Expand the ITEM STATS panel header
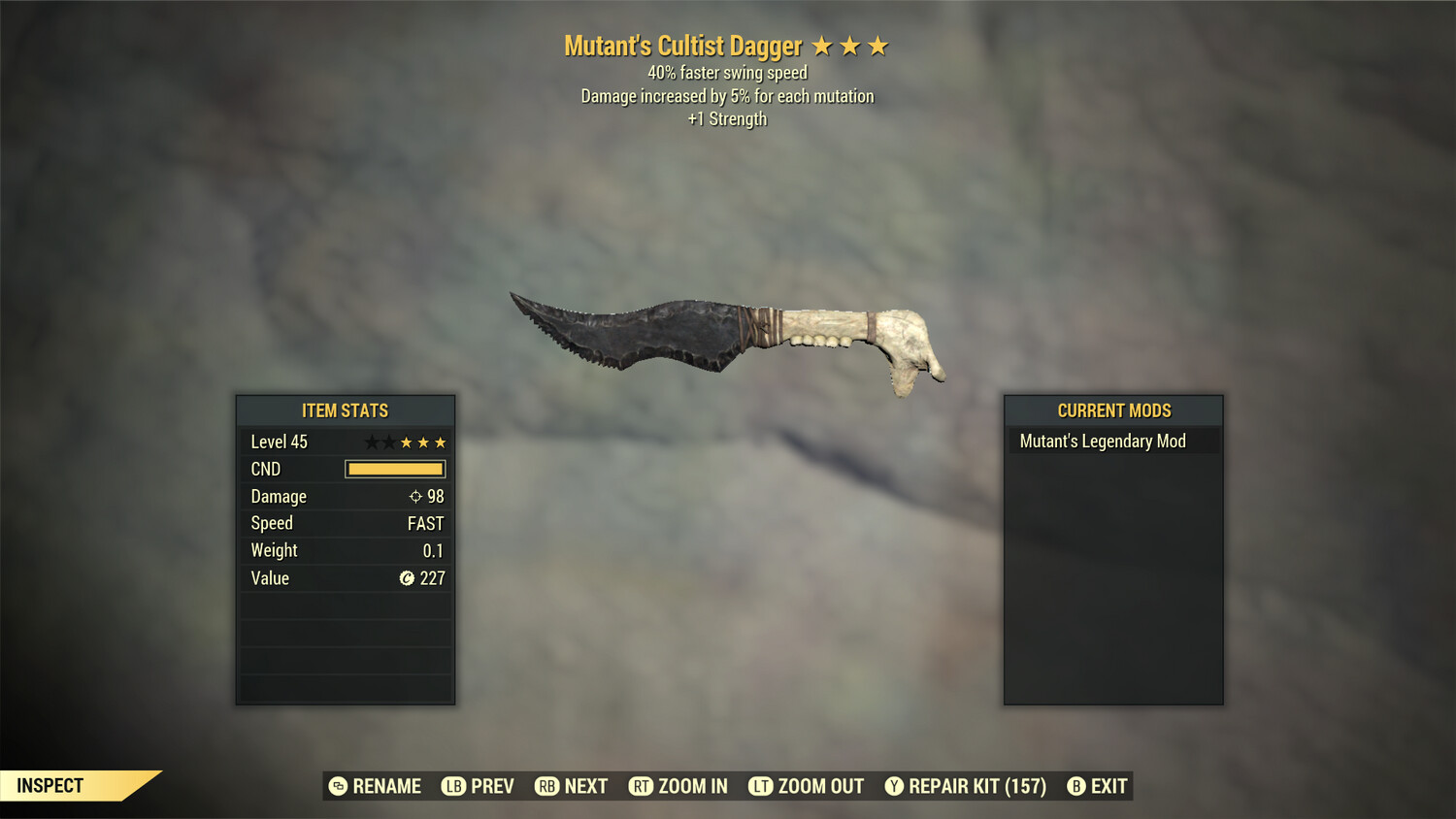Viewport: 1456px width, 819px height. (346, 410)
